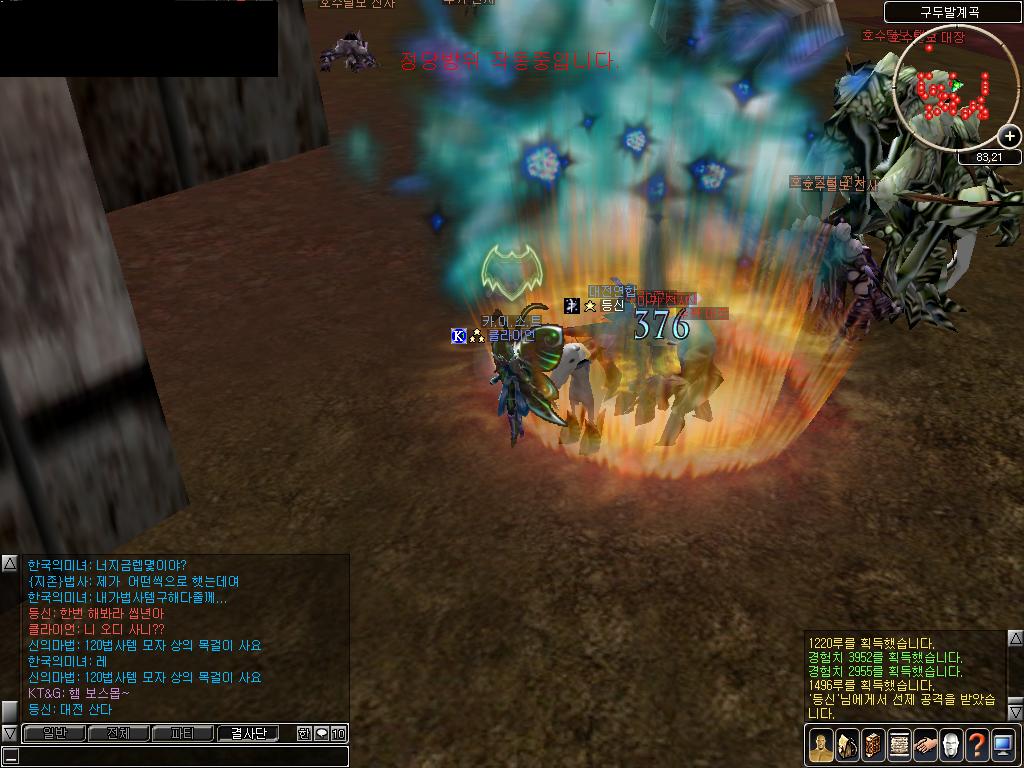Switch to the 파티 chat tab
Screen dimensions: 1024x768
click(182, 734)
